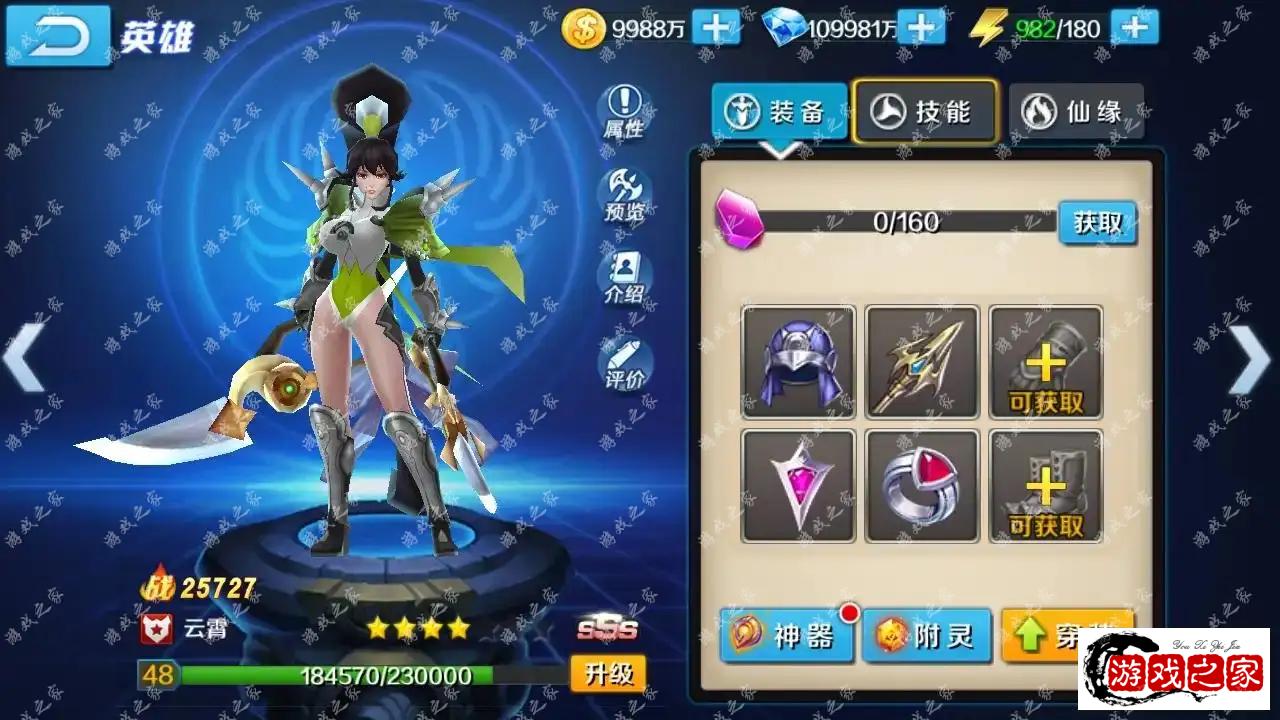The height and width of the screenshot is (720, 1280).
Task: Switch to the 装备 equipment tab
Action: [779, 111]
